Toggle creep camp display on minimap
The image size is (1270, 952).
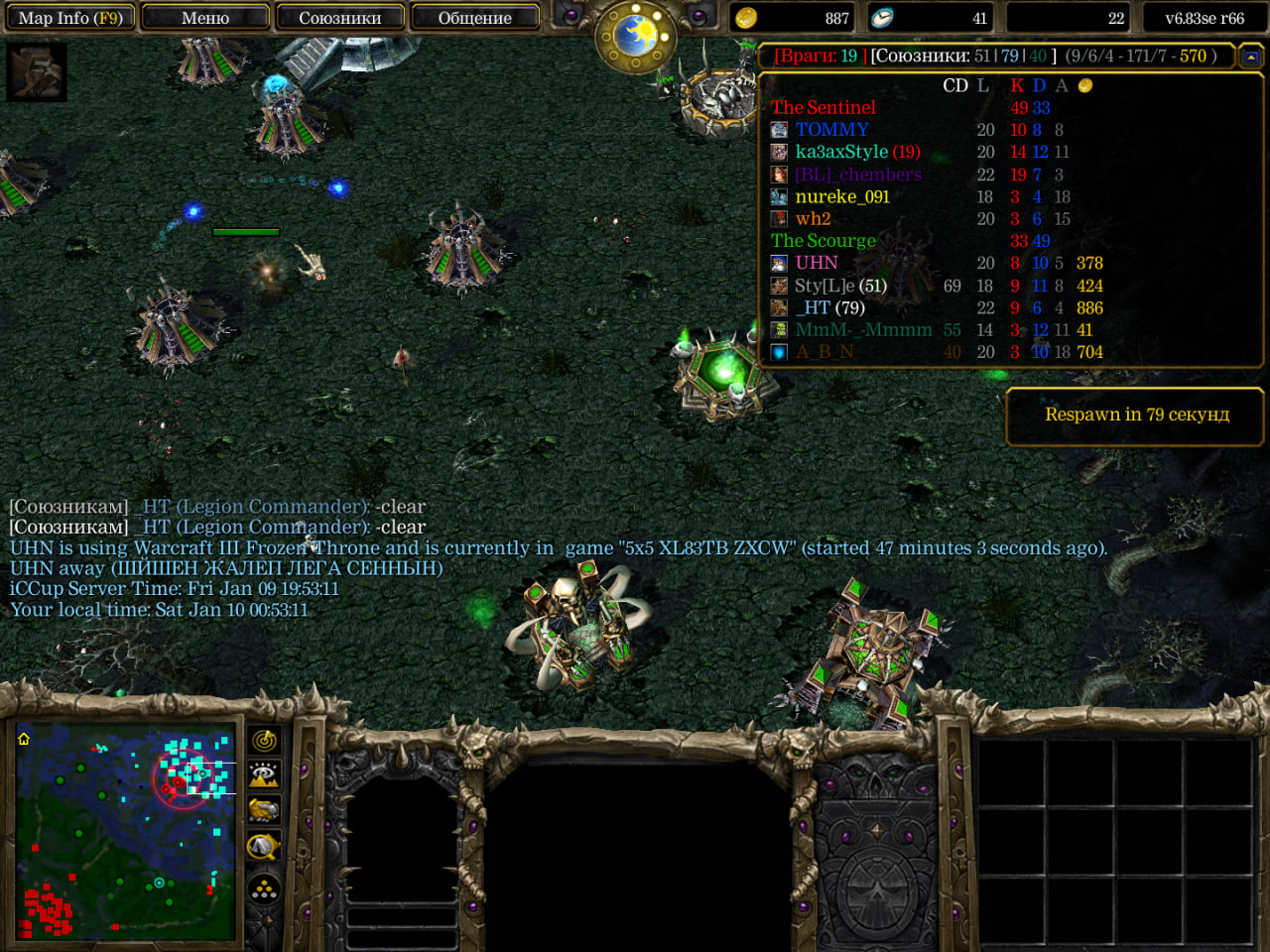point(264,847)
